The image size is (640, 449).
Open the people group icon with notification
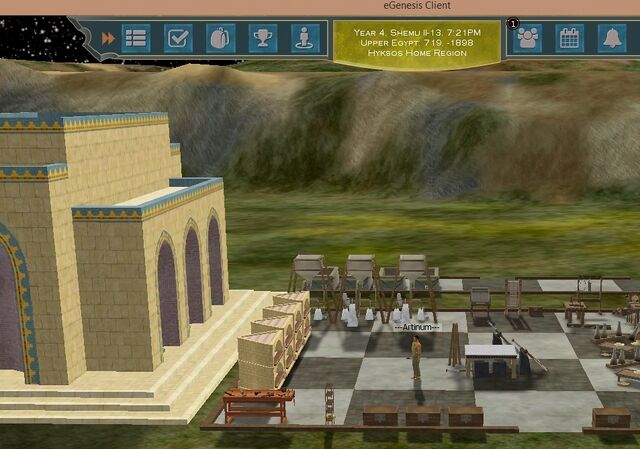point(528,38)
